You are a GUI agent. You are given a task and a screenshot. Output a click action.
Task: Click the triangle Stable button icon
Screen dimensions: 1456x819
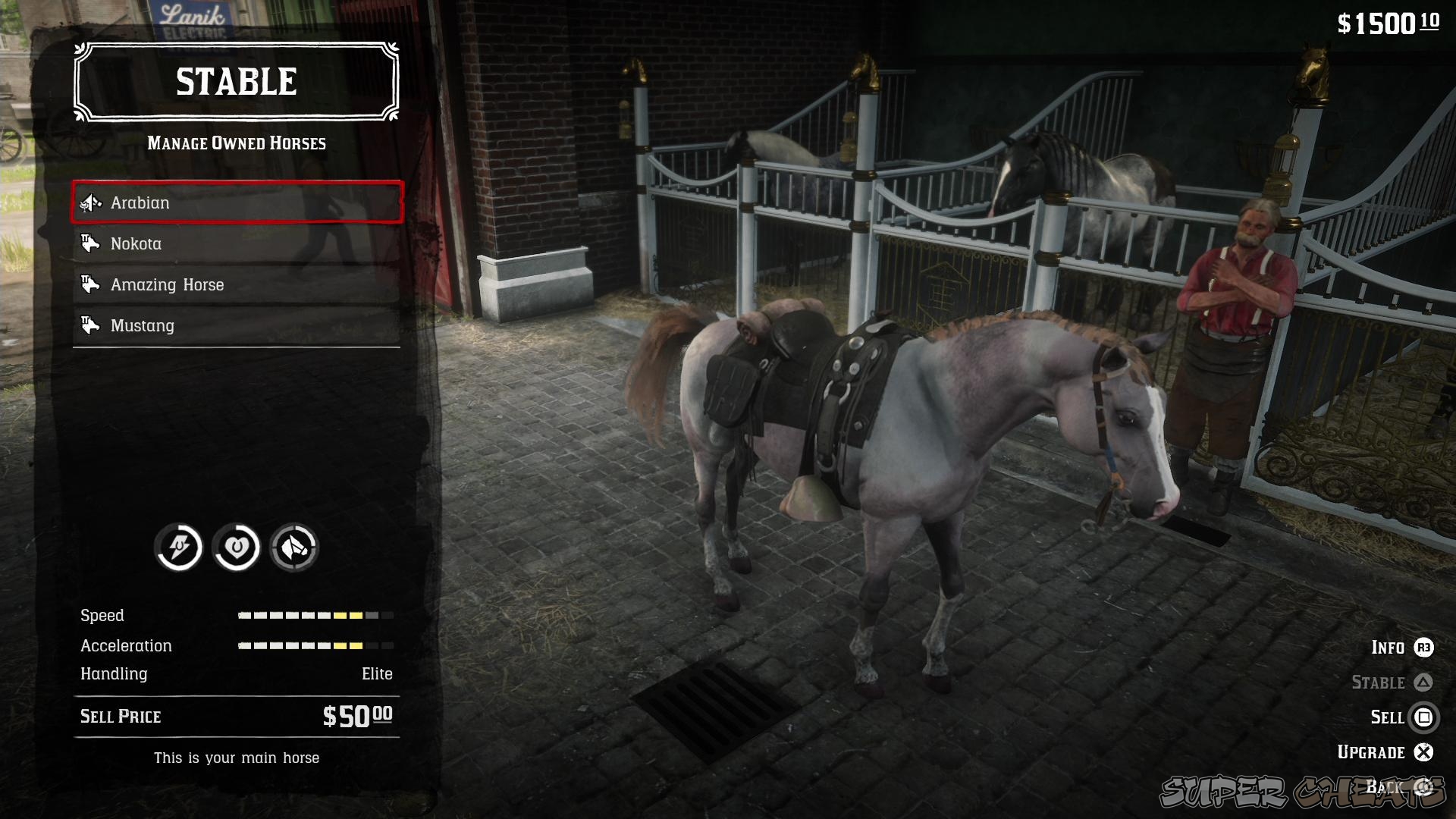1424,682
